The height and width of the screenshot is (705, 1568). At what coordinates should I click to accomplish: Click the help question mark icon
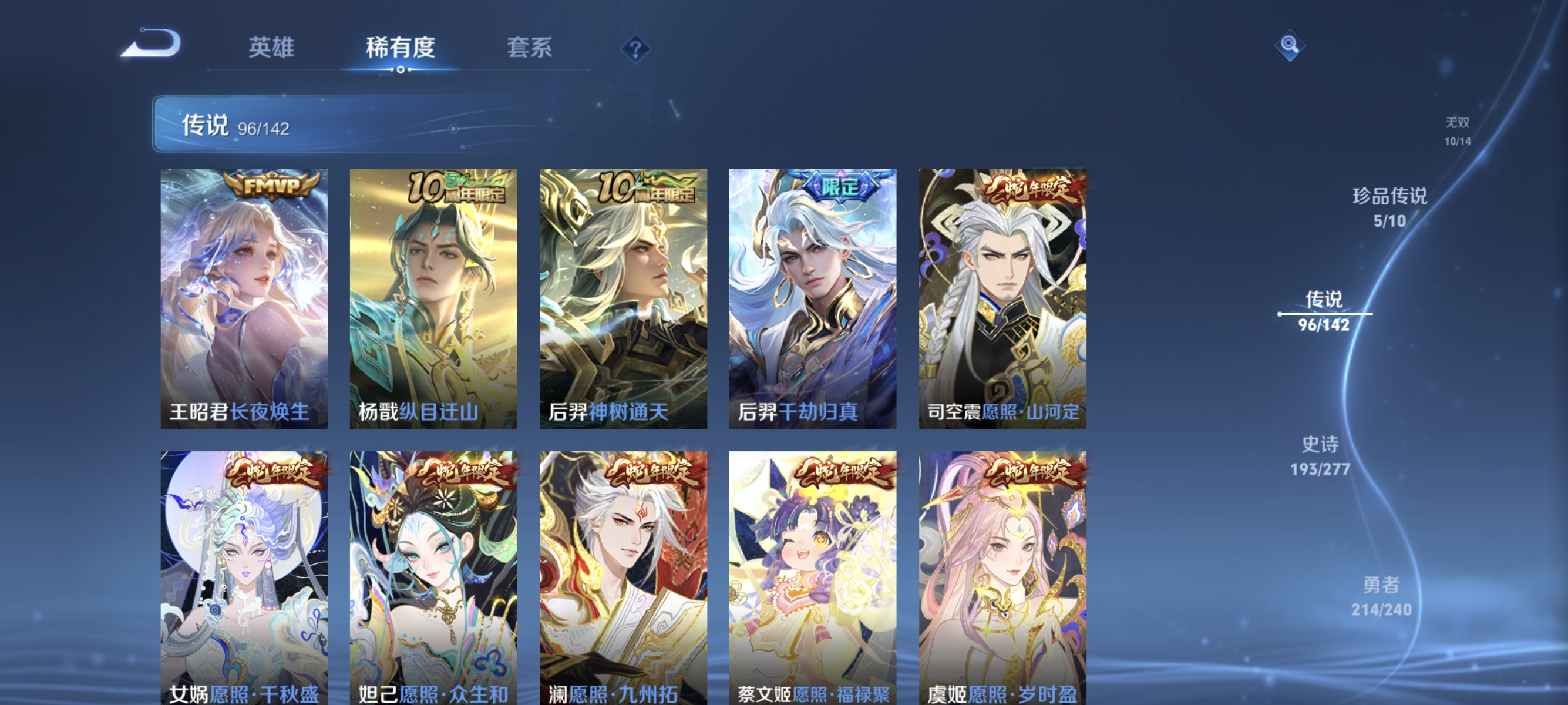coord(635,50)
